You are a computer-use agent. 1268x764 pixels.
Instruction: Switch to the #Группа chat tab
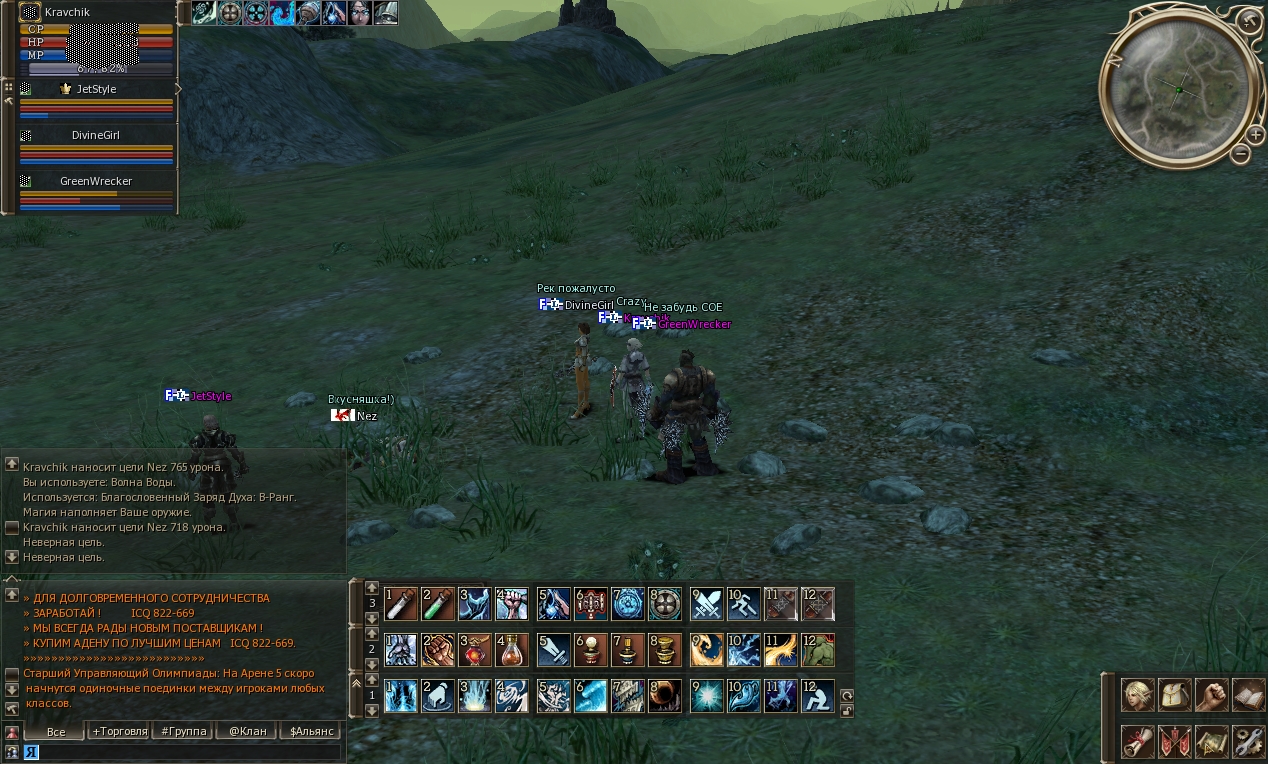pos(184,731)
